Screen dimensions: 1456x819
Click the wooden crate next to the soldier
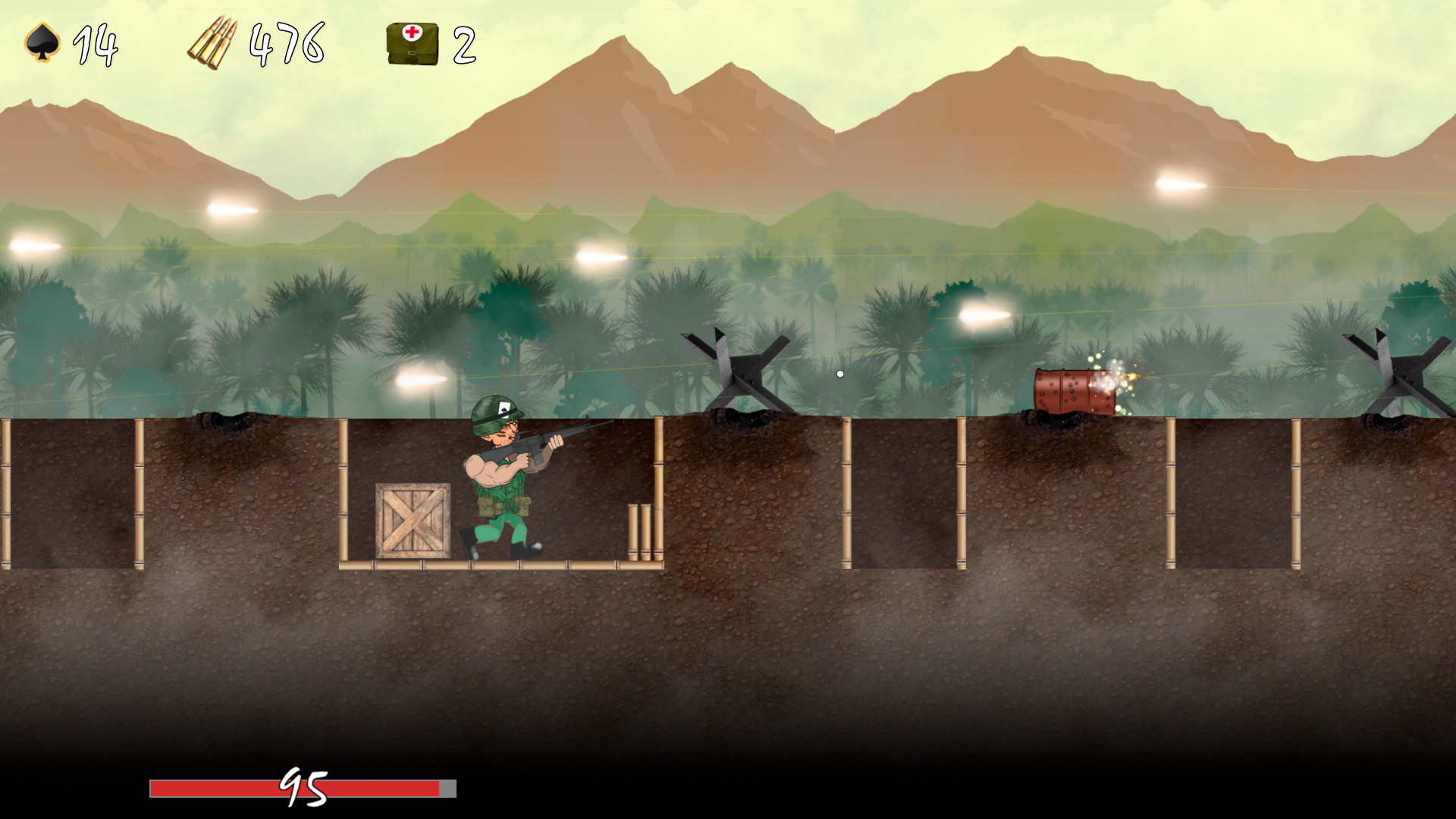(412, 519)
